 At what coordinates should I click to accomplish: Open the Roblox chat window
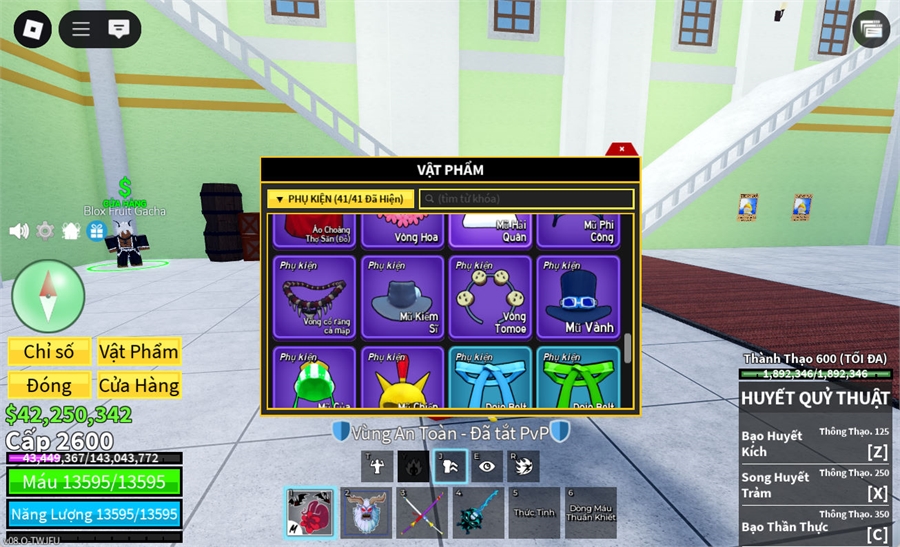[x=118, y=28]
